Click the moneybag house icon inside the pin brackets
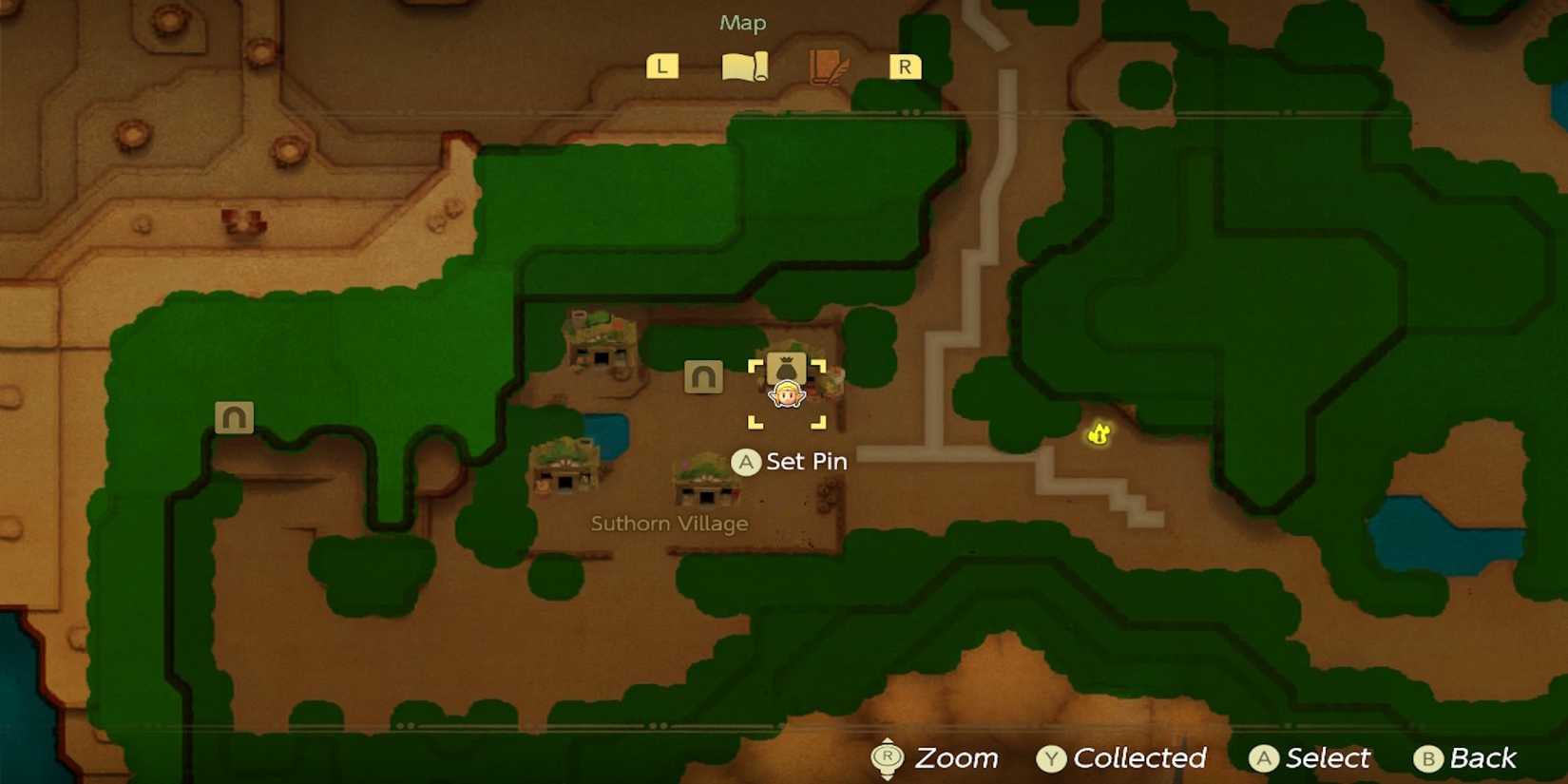Screen dimensions: 1568x784 [786, 369]
